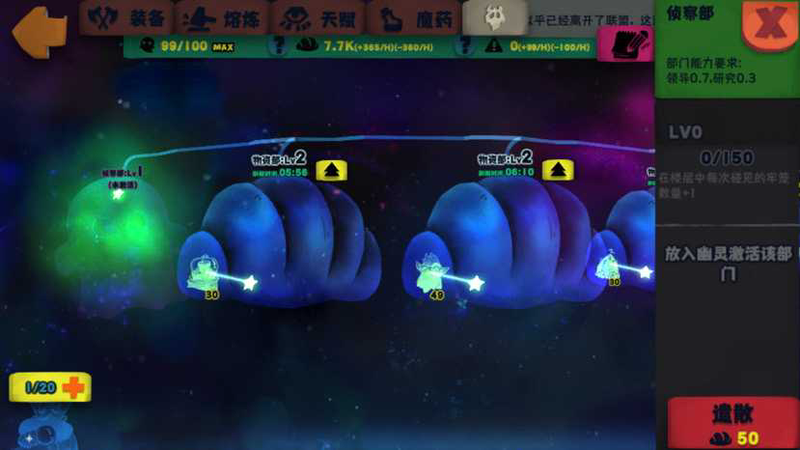Viewport: 800px width, 450px height.
Task: Upgrade the department with the 06:10 timer
Action: [557, 170]
